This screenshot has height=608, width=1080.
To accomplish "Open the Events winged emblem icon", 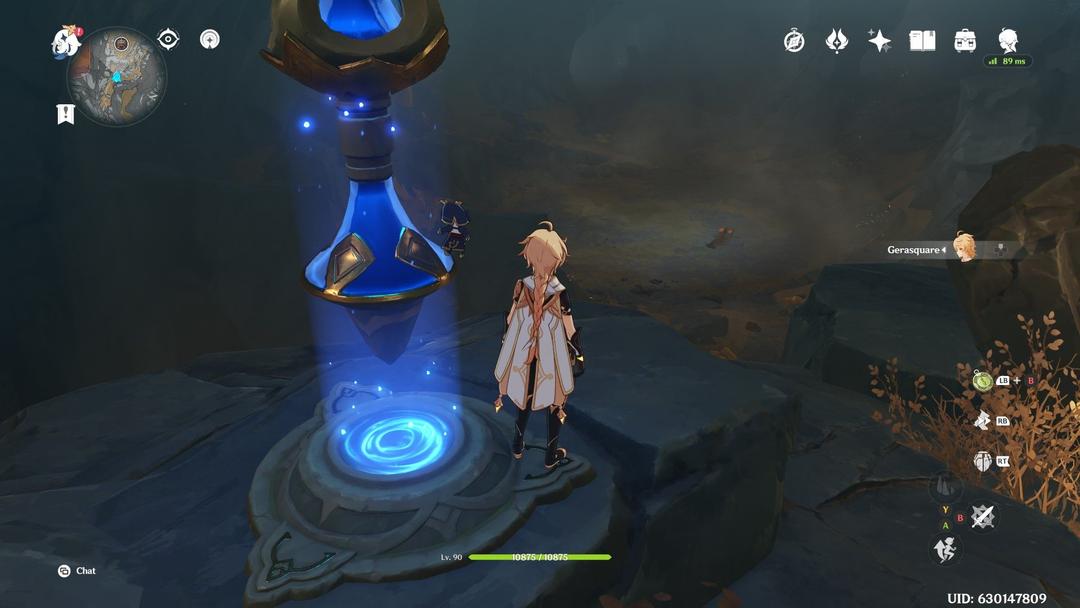I will 837,41.
